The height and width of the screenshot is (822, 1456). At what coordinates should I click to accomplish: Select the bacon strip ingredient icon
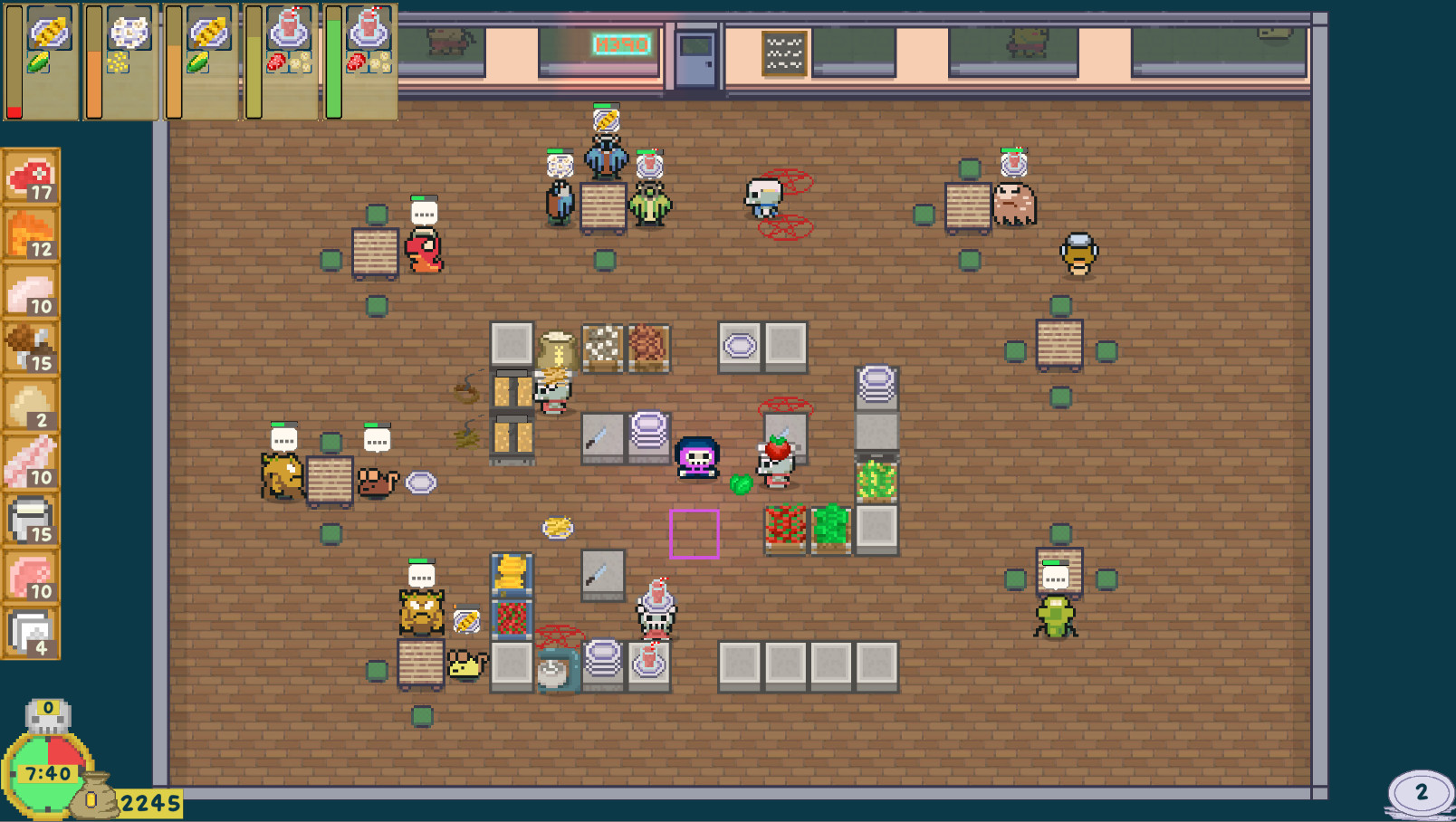pyautogui.click(x=30, y=460)
